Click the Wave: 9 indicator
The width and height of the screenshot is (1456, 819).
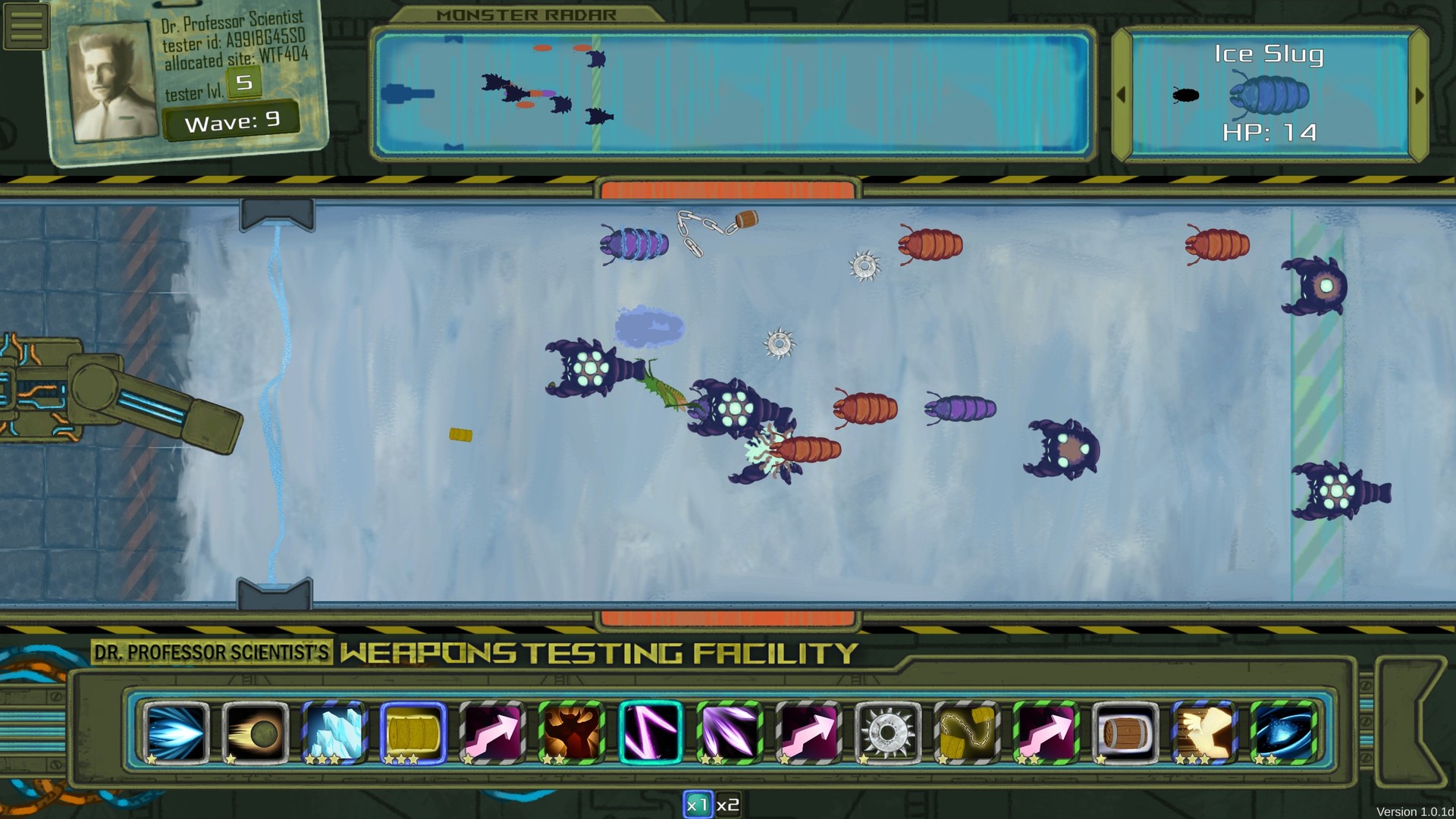click(231, 119)
